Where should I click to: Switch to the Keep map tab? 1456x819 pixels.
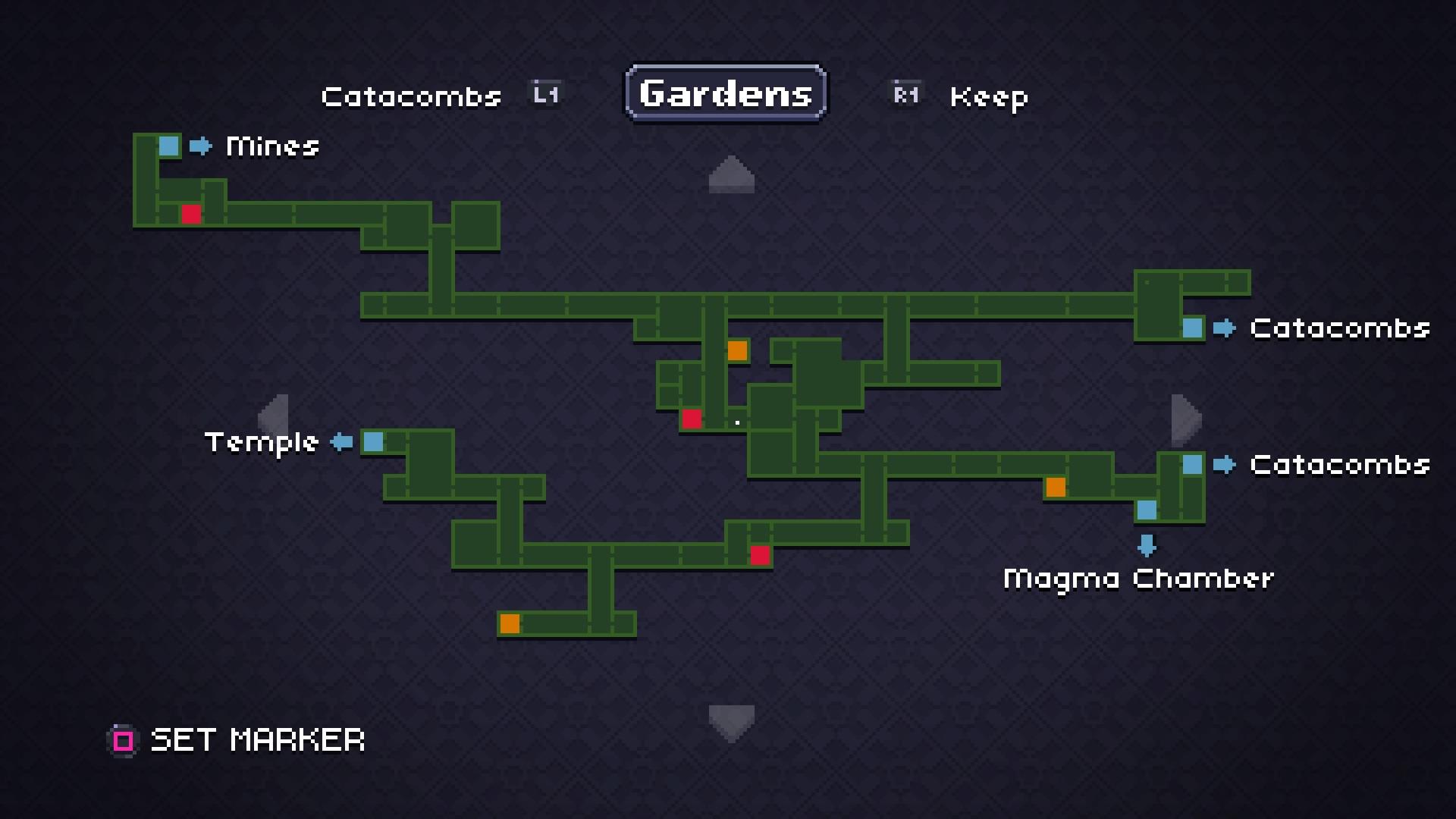[x=988, y=97]
